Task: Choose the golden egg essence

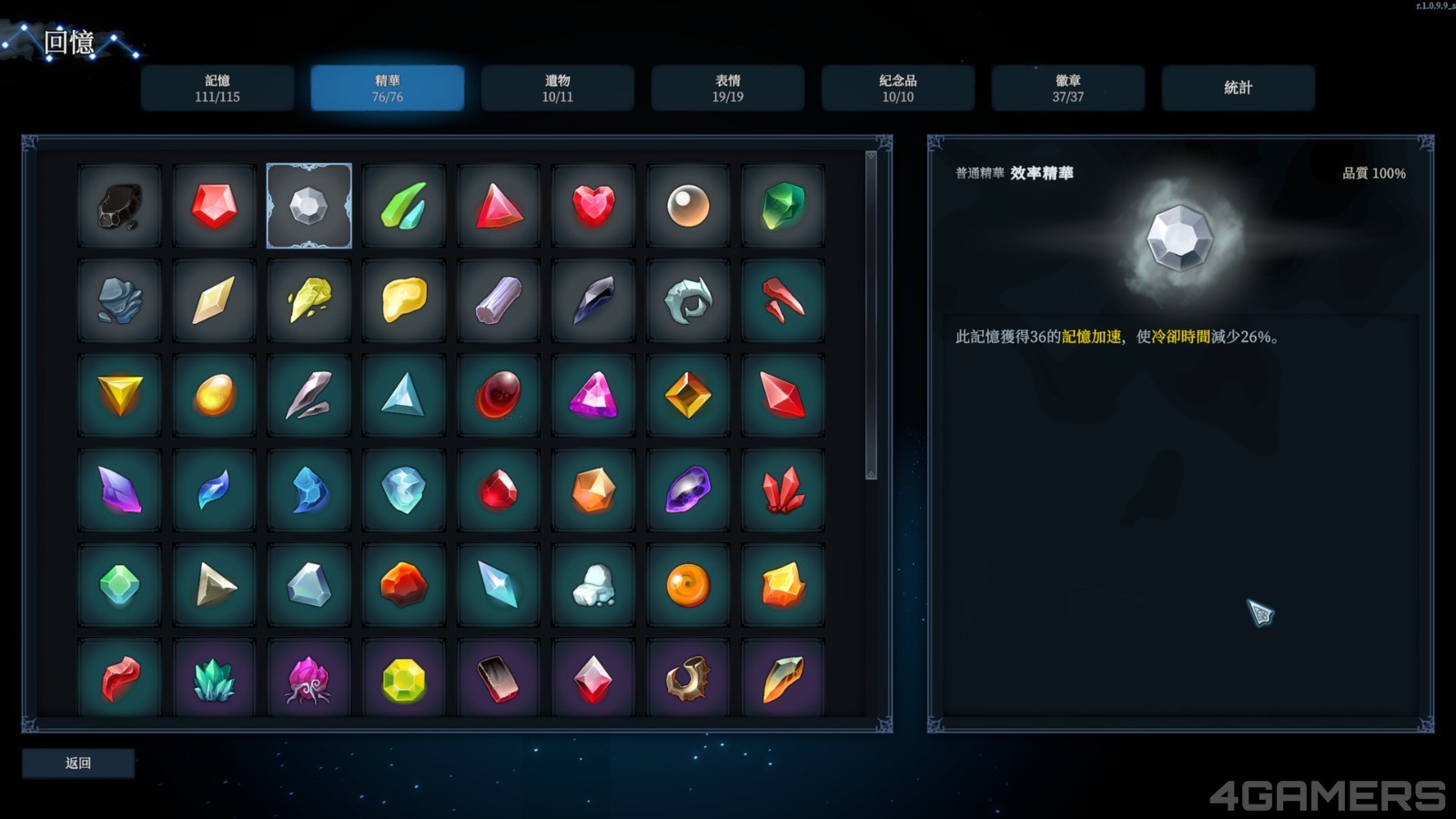Action: click(215, 396)
